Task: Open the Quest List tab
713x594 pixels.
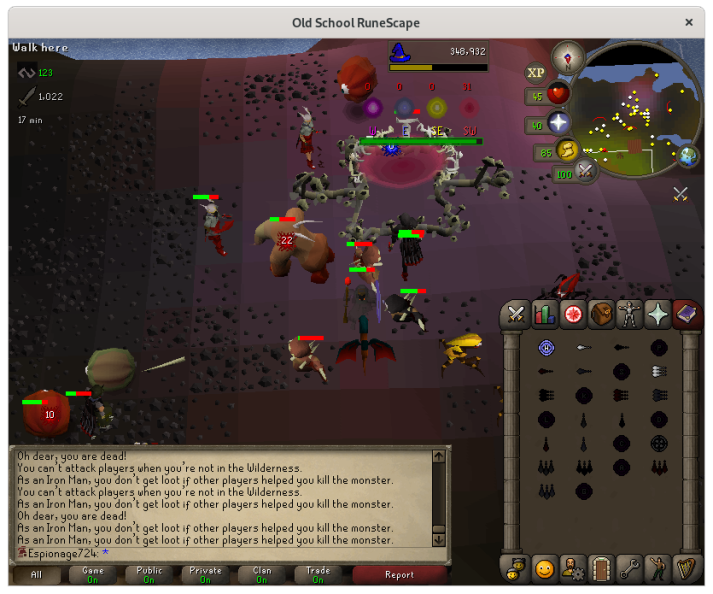Action: pos(573,314)
